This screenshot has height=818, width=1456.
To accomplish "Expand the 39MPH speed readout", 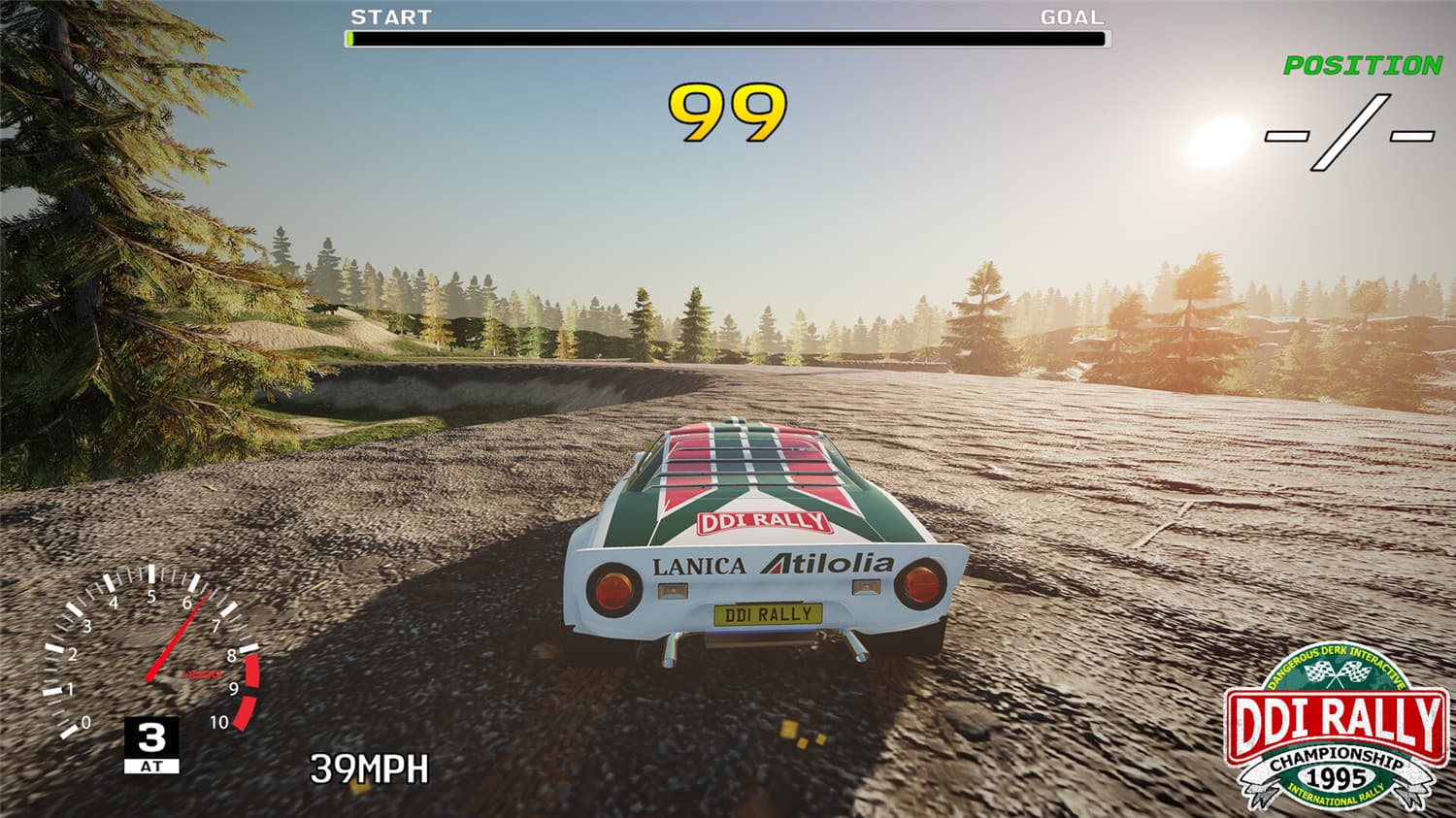I will [x=367, y=769].
